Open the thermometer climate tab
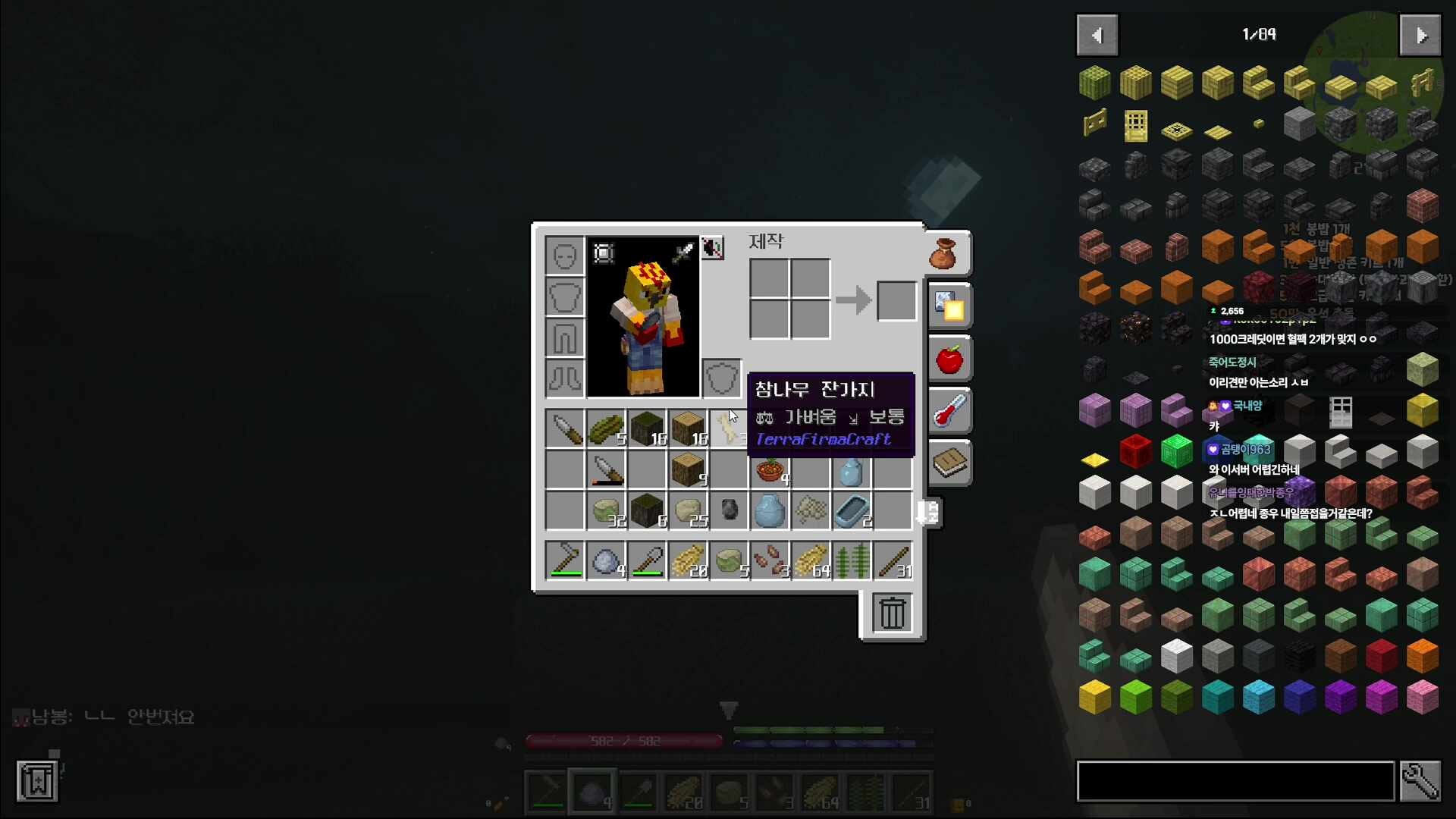The width and height of the screenshot is (1456, 819). 949,412
